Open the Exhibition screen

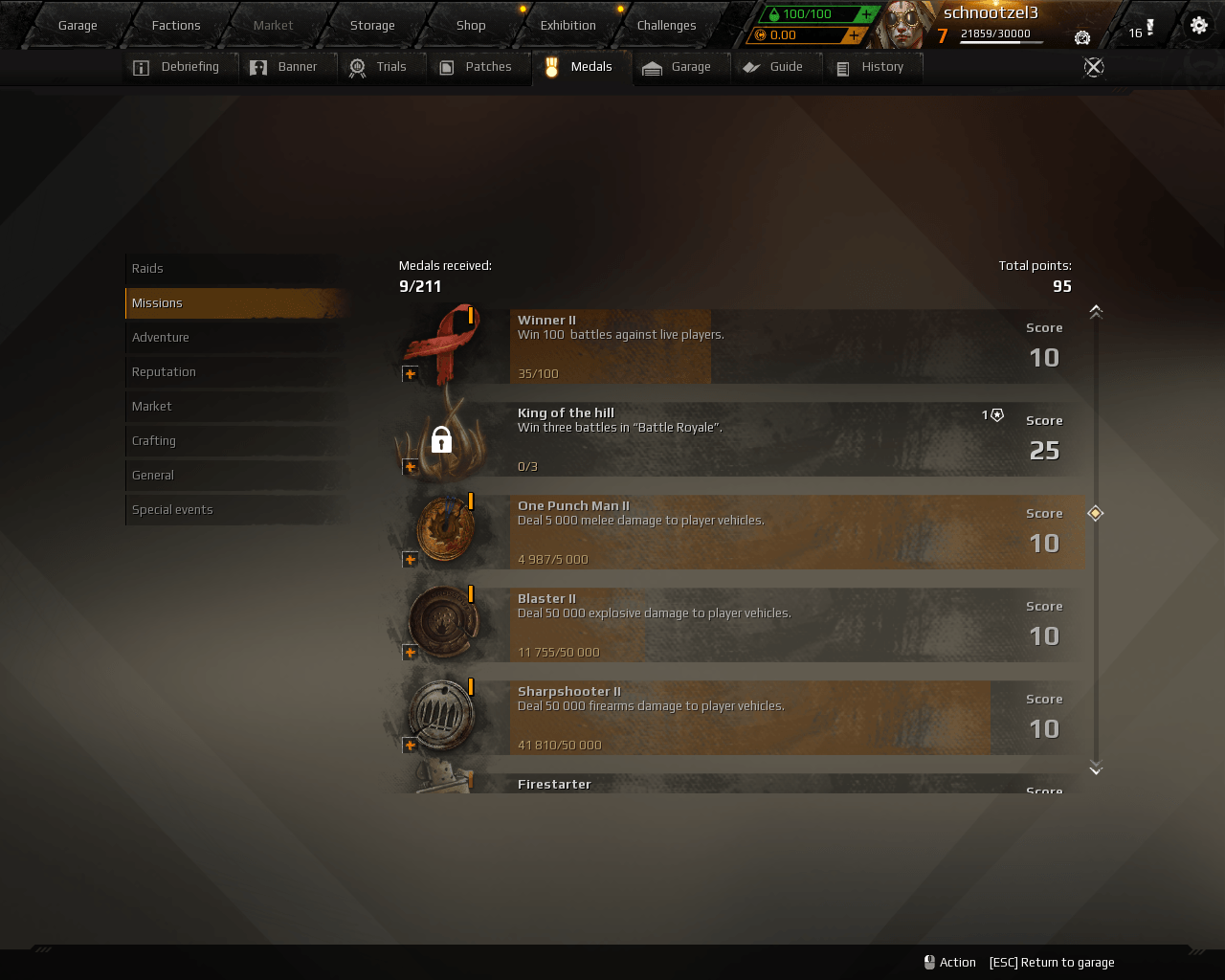(x=568, y=26)
